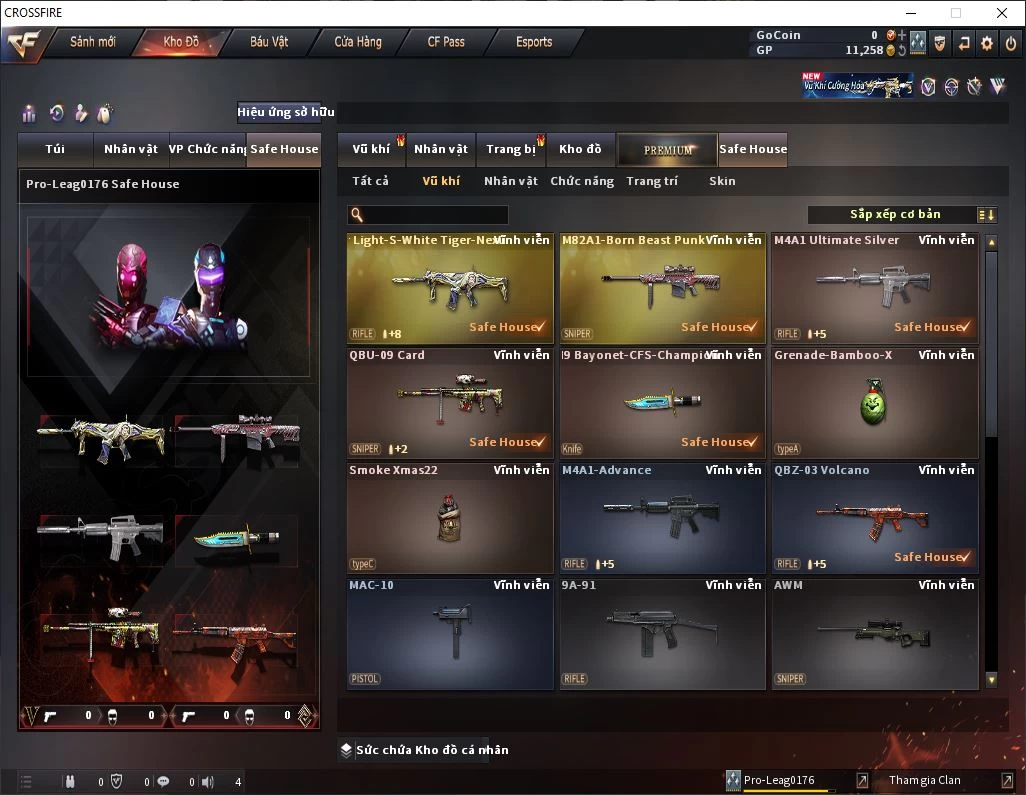Select the M82A1-Born Beast Punk sniper

click(x=660, y=288)
